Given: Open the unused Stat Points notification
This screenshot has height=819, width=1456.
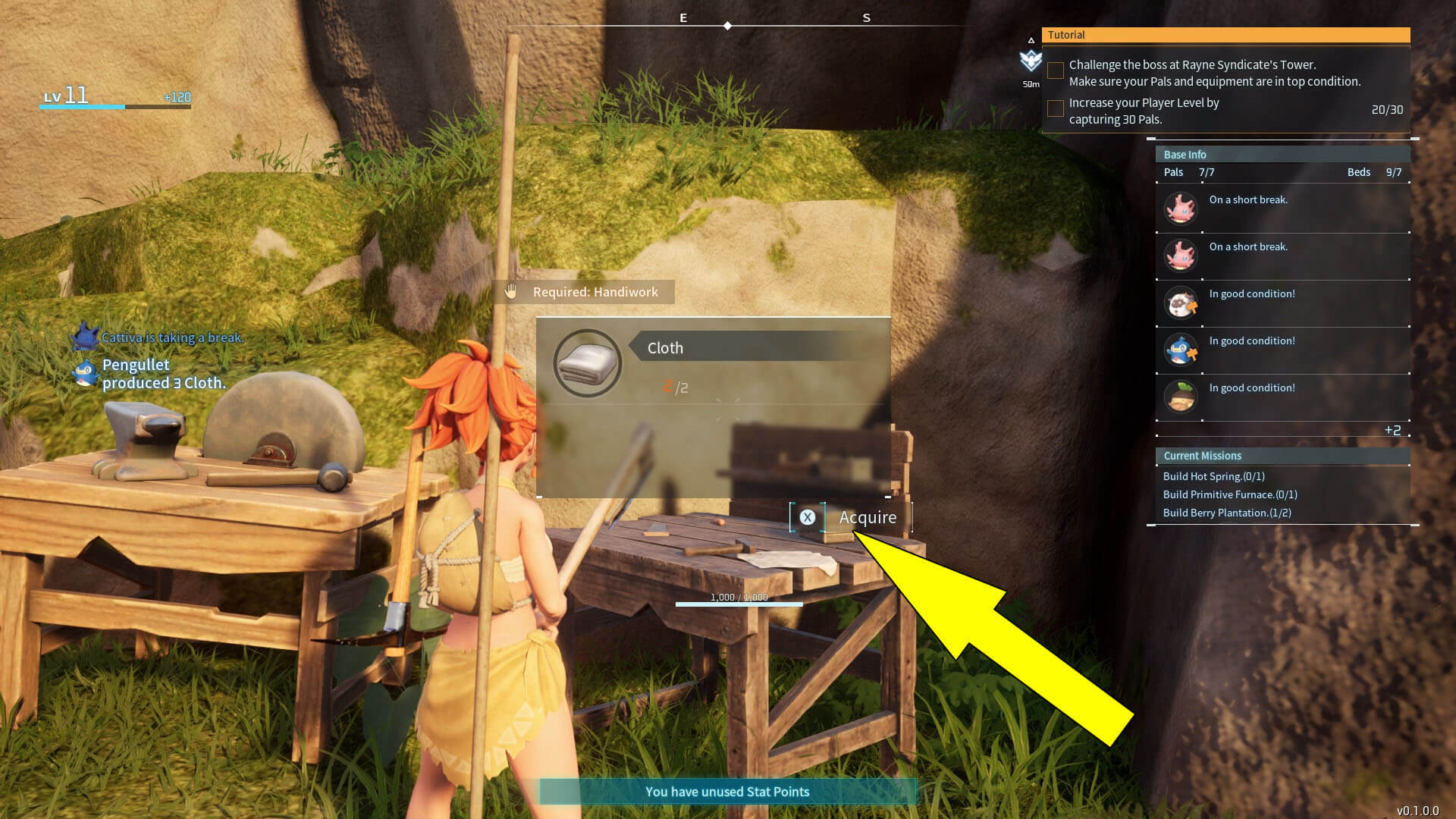Looking at the screenshot, I should [727, 792].
